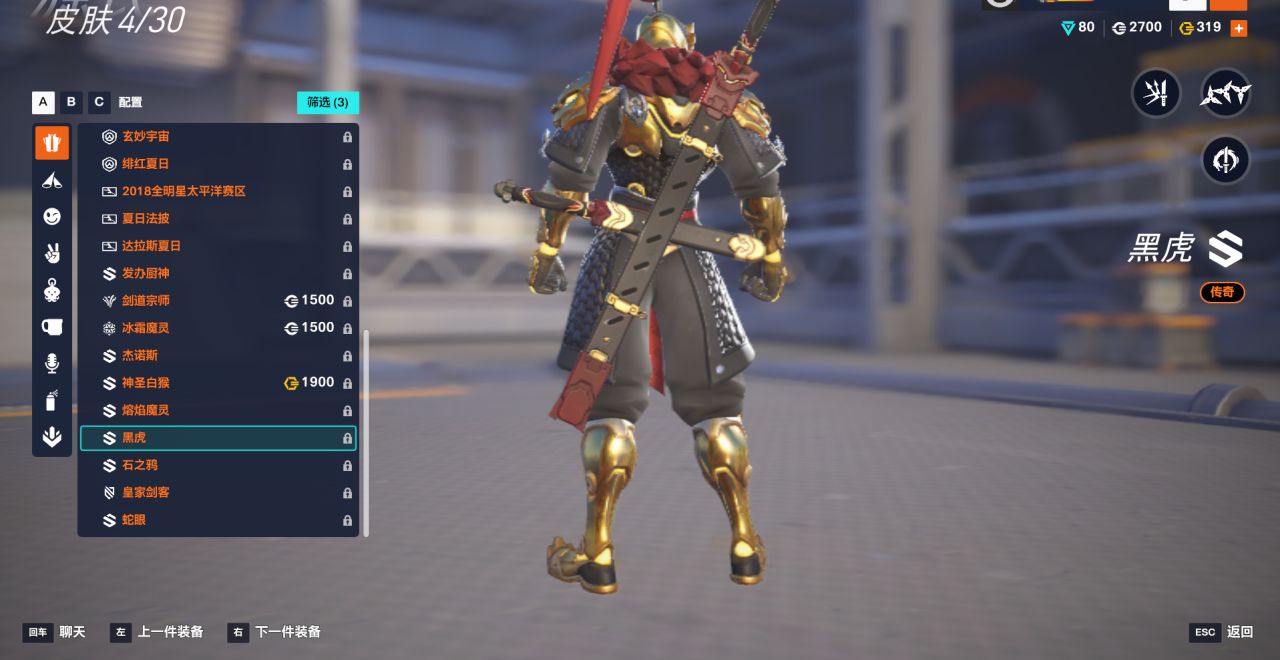Screen dimensions: 1280x660
Task: Select the 熔焰魔灵 skin
Action: pyautogui.click(x=218, y=410)
